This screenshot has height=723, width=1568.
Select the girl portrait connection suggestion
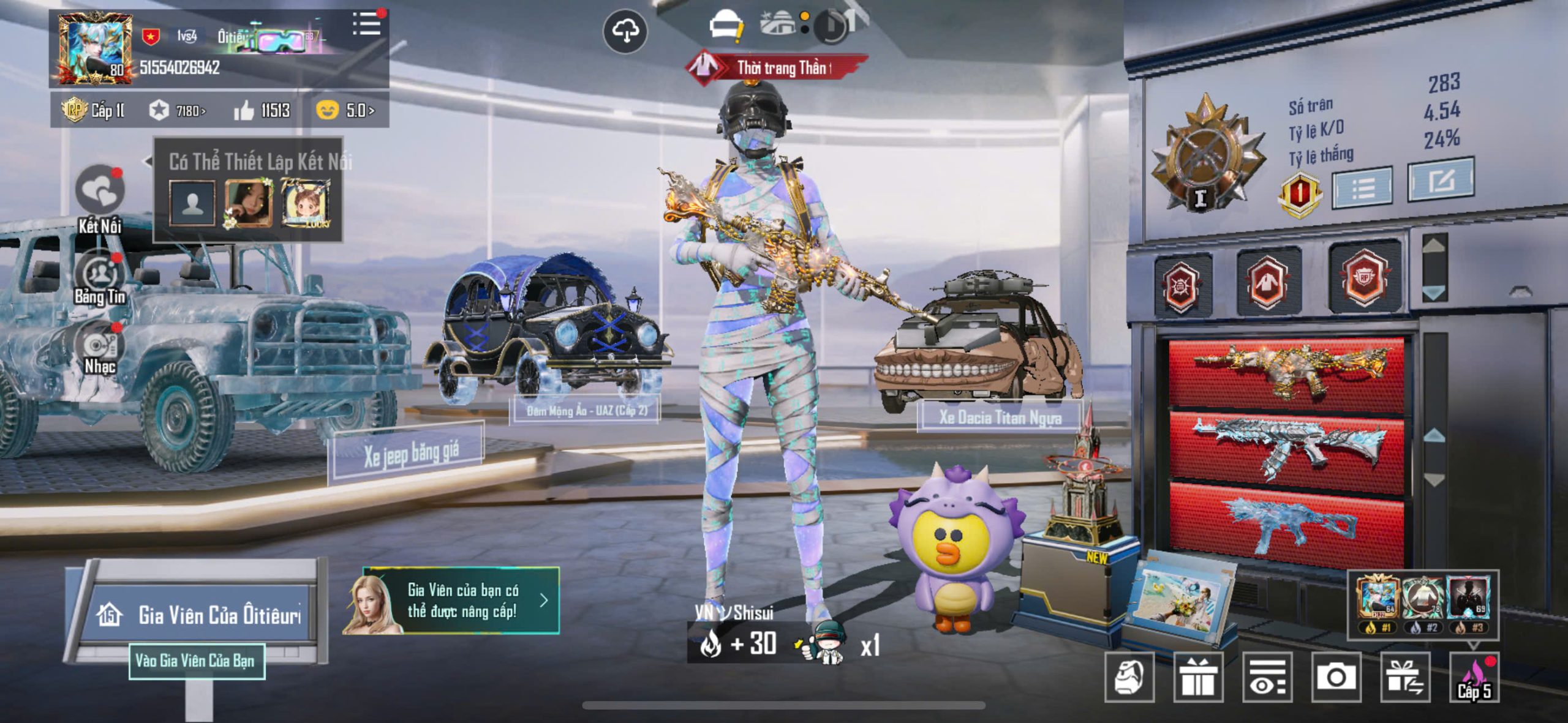pos(248,202)
